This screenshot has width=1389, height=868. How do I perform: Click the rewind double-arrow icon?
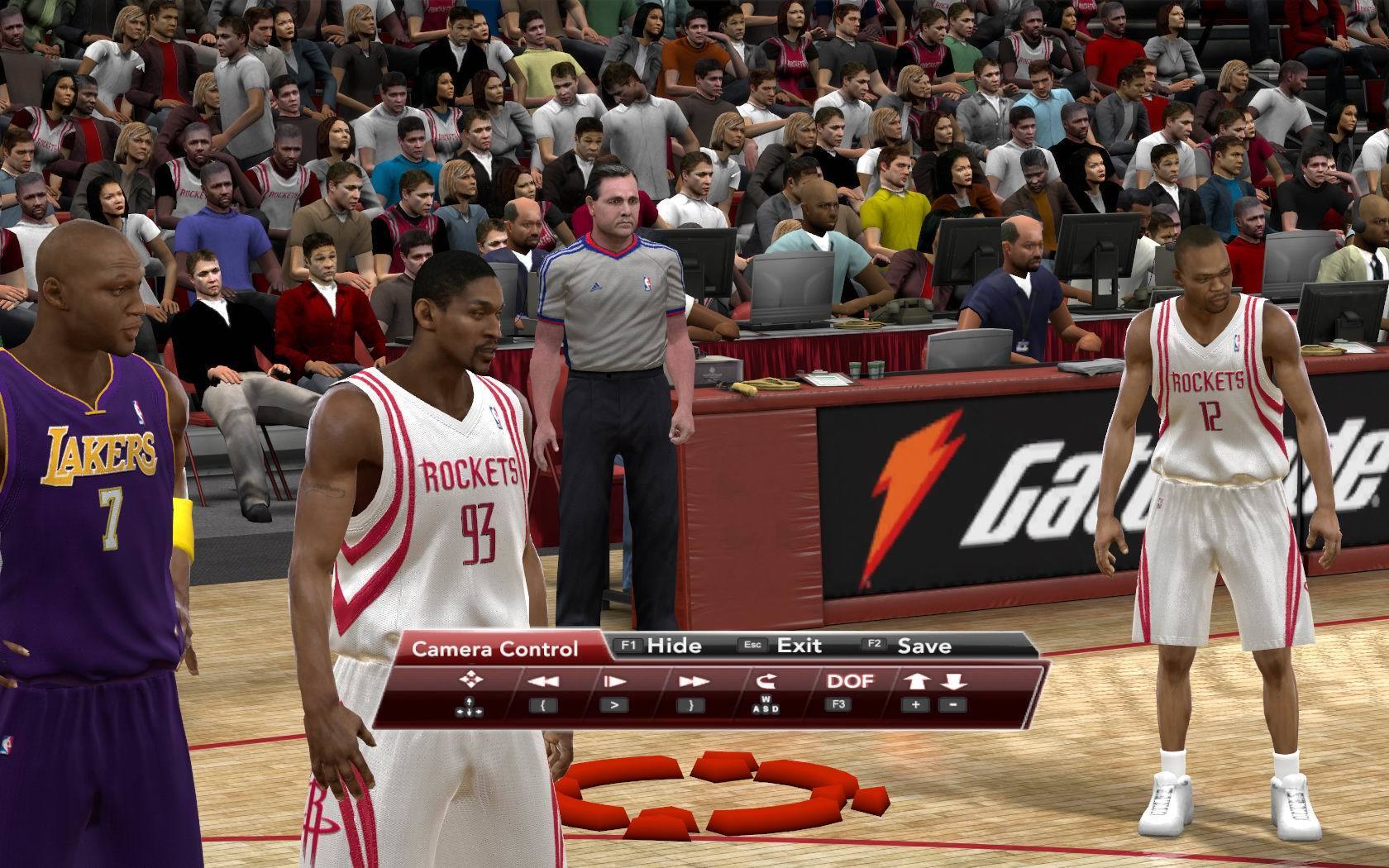click(542, 682)
